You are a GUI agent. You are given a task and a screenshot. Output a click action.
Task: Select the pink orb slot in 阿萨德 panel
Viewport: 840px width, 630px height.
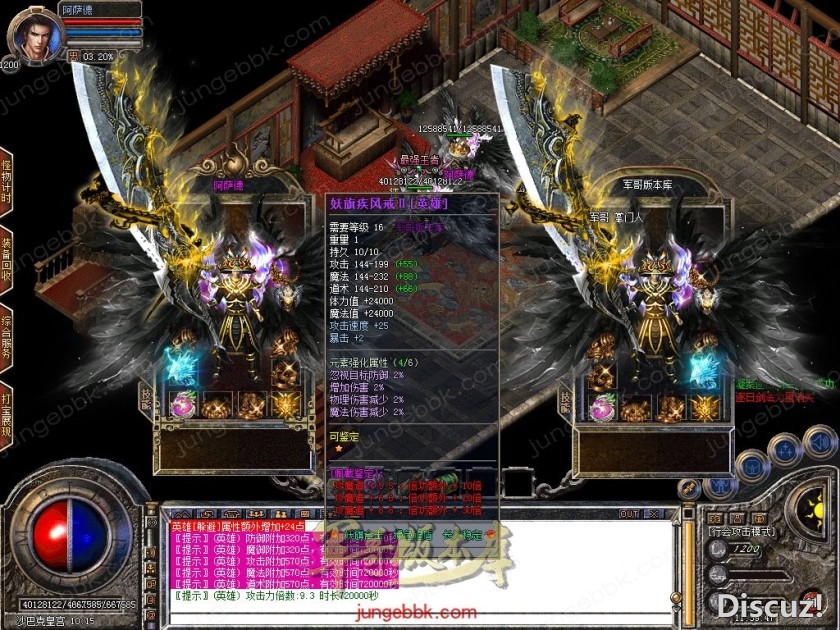[183, 405]
